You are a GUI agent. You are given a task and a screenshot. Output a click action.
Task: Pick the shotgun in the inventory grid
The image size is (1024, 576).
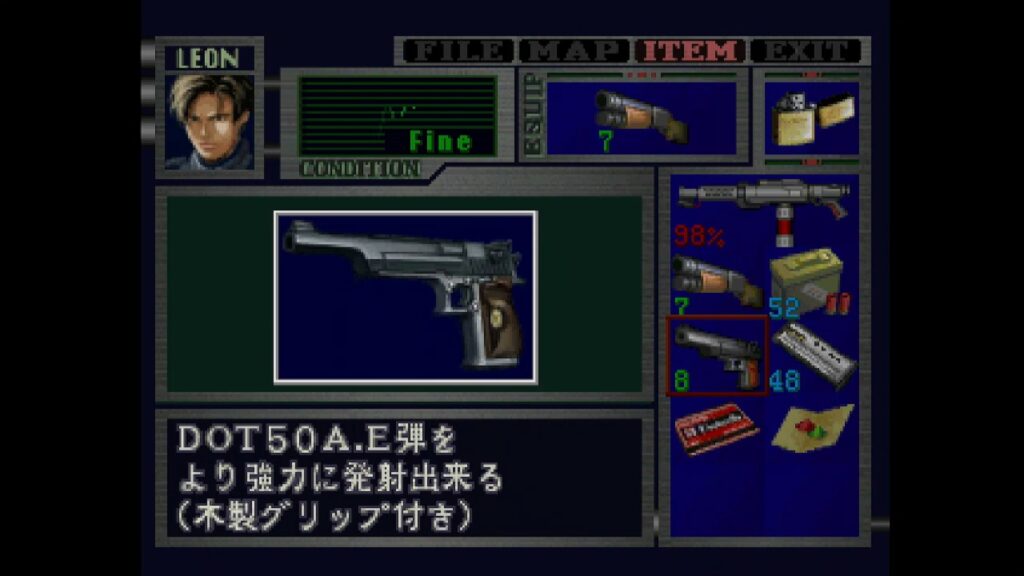pos(716,282)
